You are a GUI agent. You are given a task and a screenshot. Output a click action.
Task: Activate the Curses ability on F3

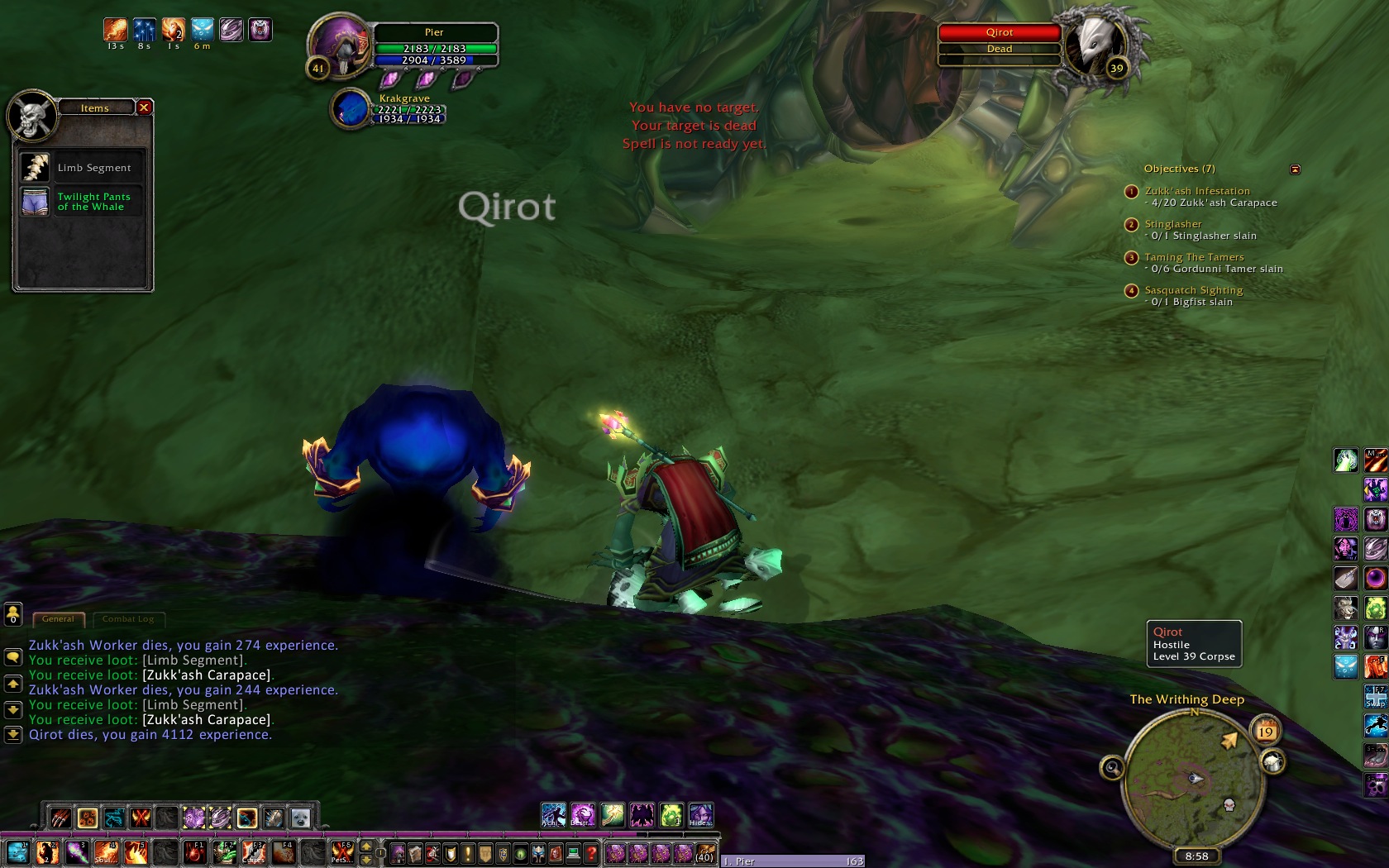point(253,852)
